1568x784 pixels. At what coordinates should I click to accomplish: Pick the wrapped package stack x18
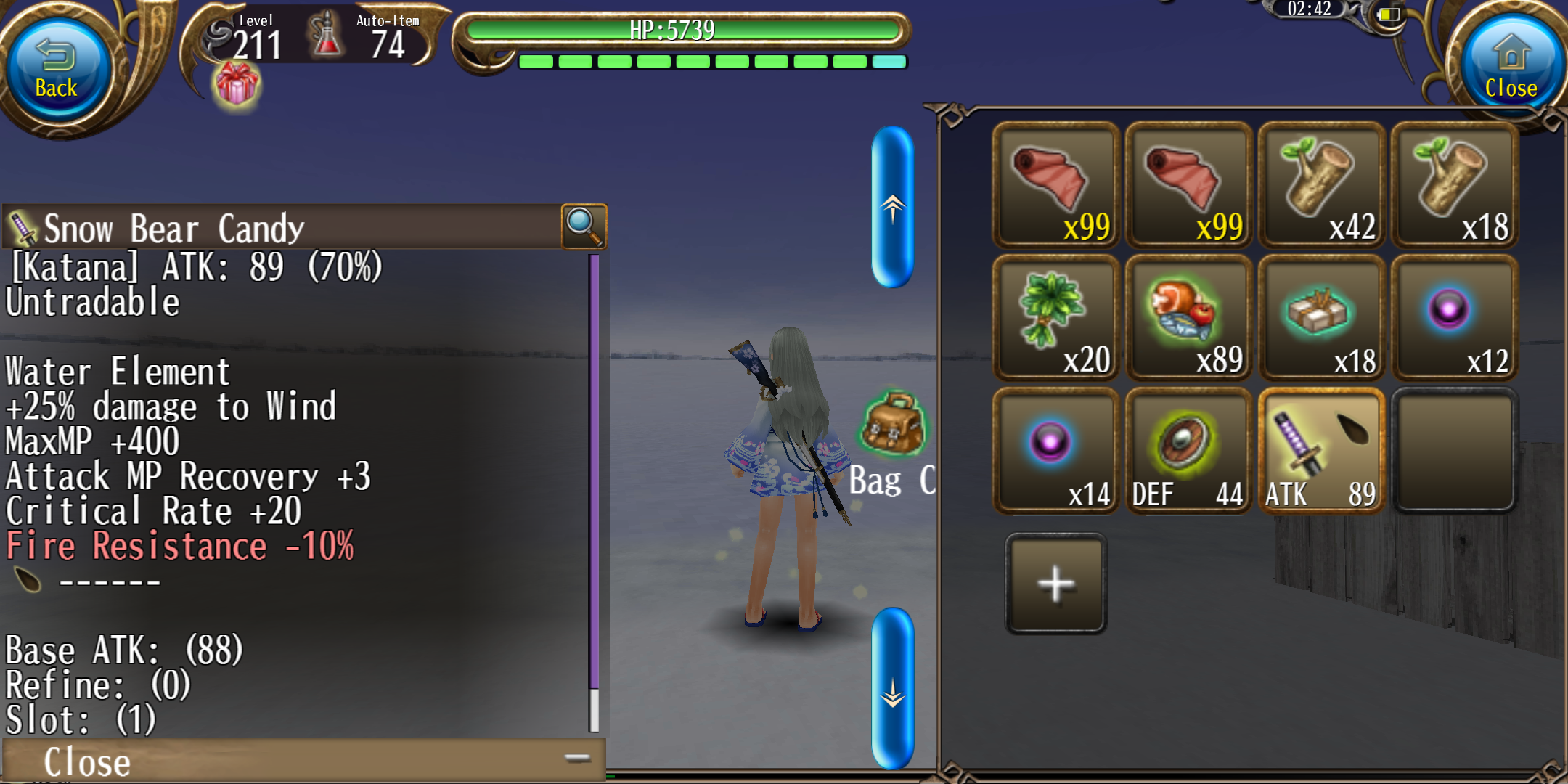coord(1321,318)
